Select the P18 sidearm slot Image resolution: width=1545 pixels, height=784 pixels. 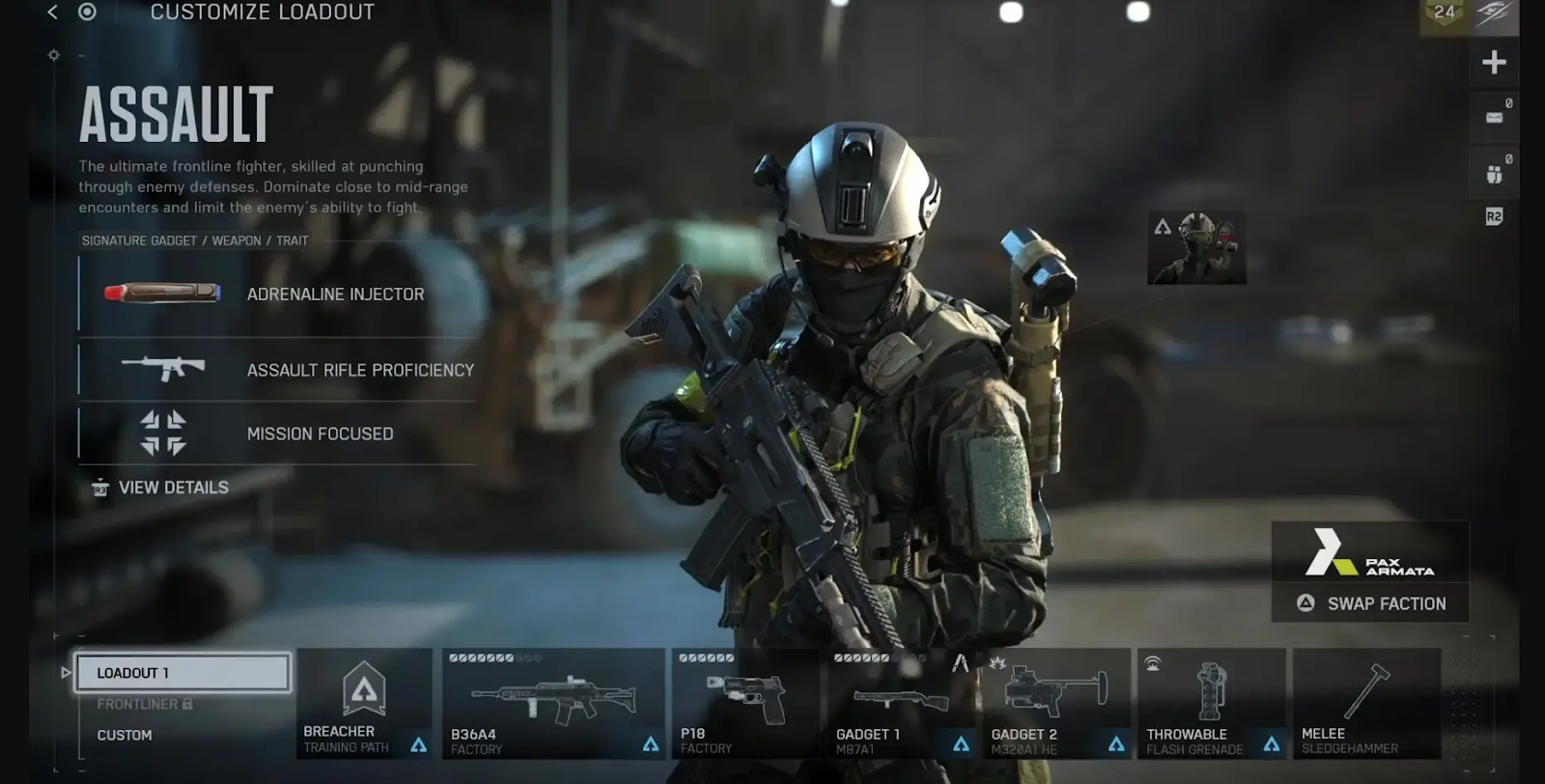point(745,703)
